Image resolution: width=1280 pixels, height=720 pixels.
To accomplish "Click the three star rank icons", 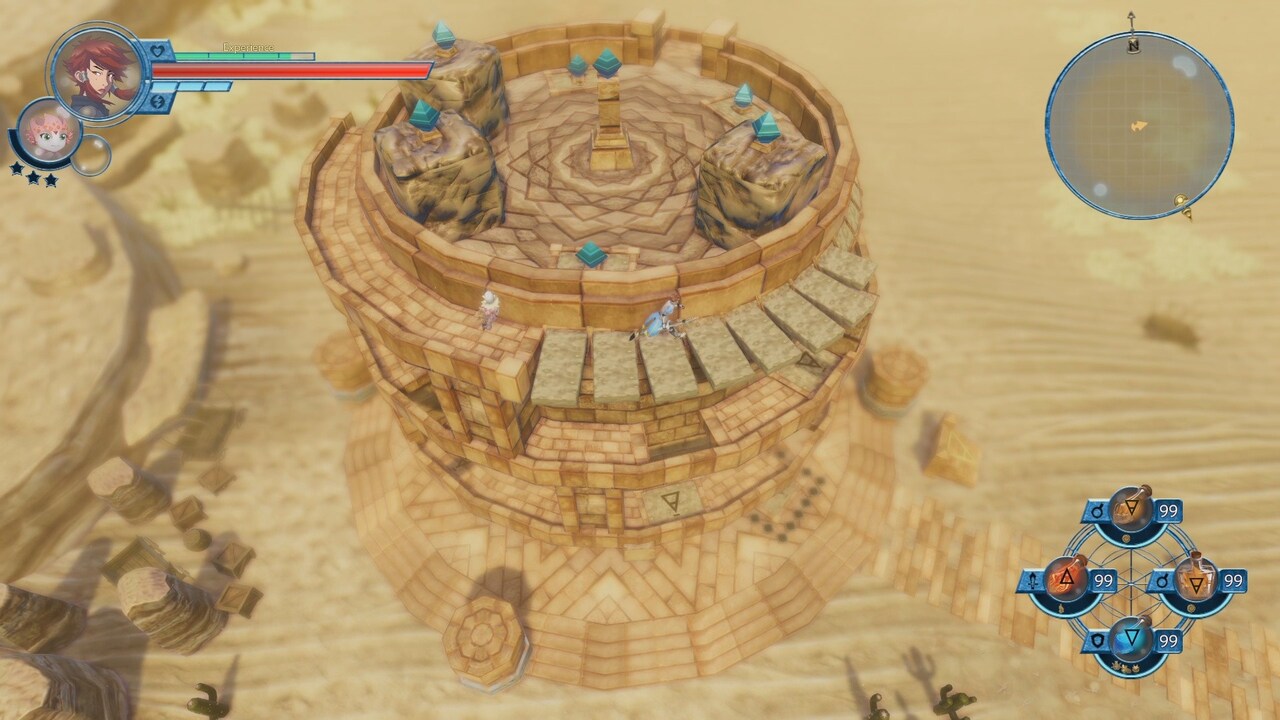I will (35, 172).
